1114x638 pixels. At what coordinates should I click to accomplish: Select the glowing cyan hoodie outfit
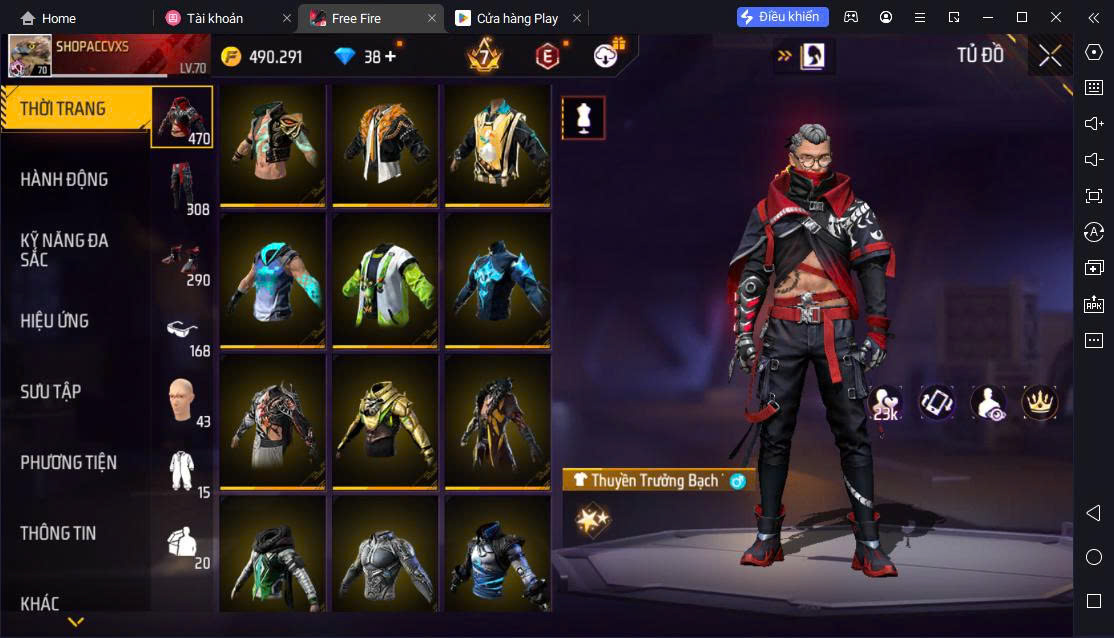(272, 281)
